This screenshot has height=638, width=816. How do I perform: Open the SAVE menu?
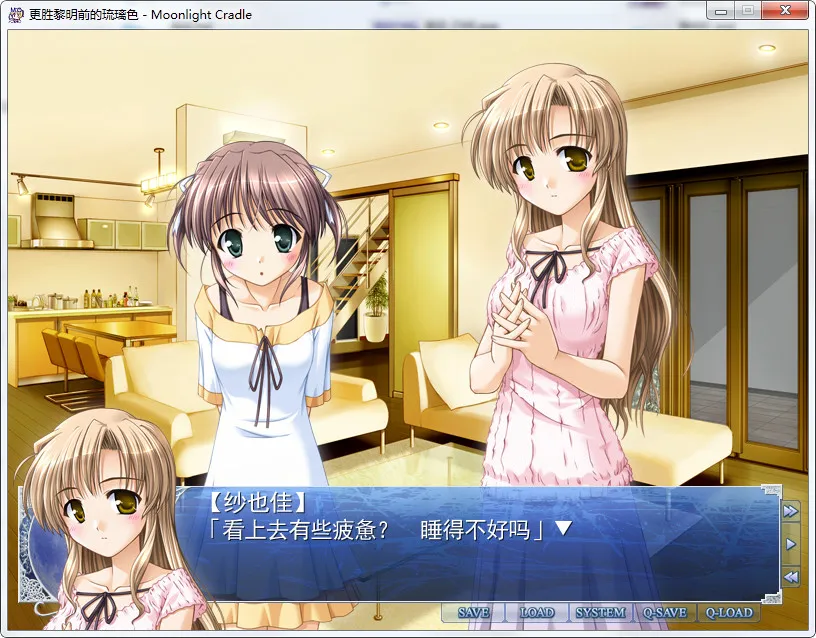[x=473, y=612]
